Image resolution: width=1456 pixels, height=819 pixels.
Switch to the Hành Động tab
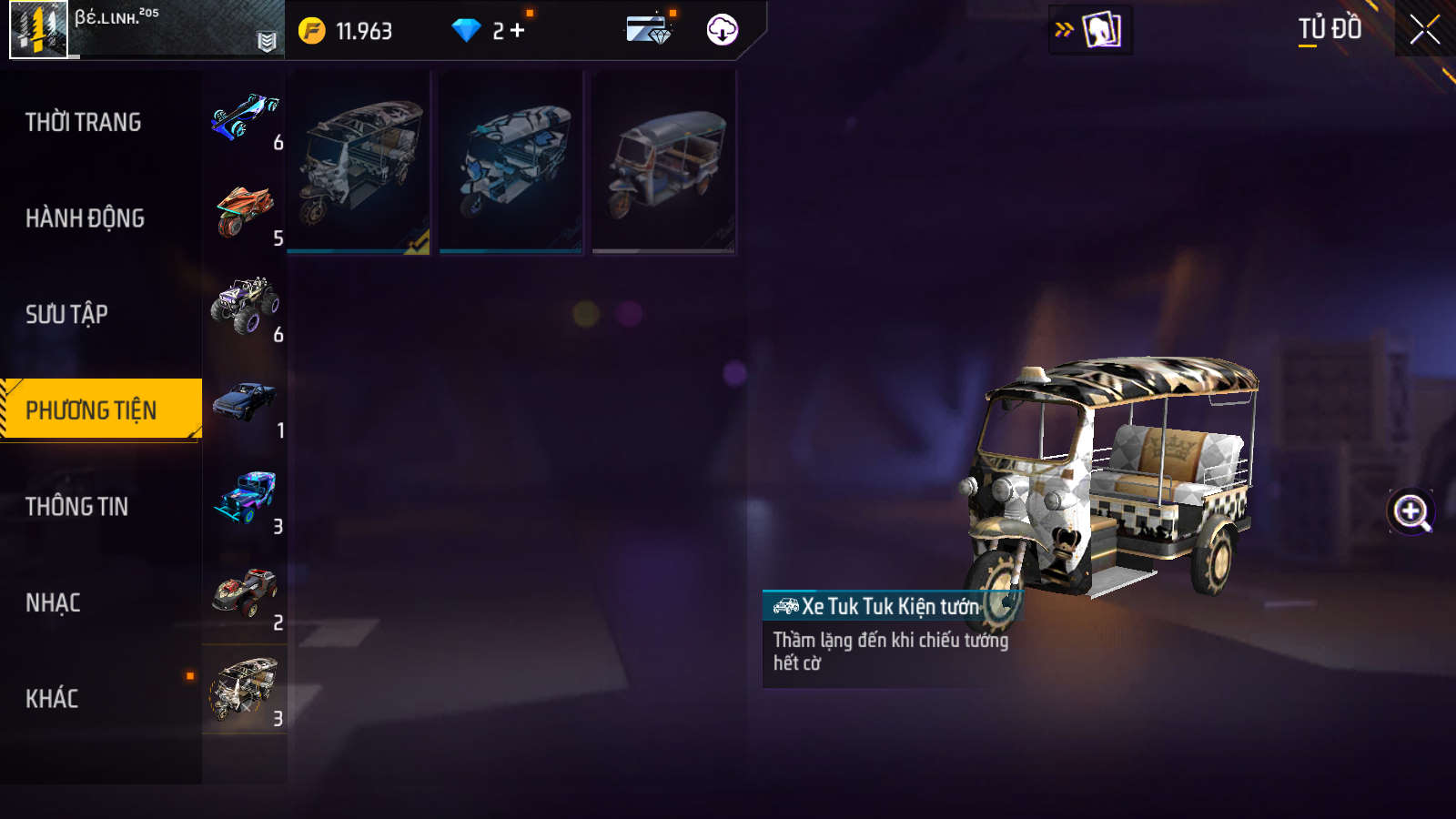pyautogui.click(x=85, y=218)
